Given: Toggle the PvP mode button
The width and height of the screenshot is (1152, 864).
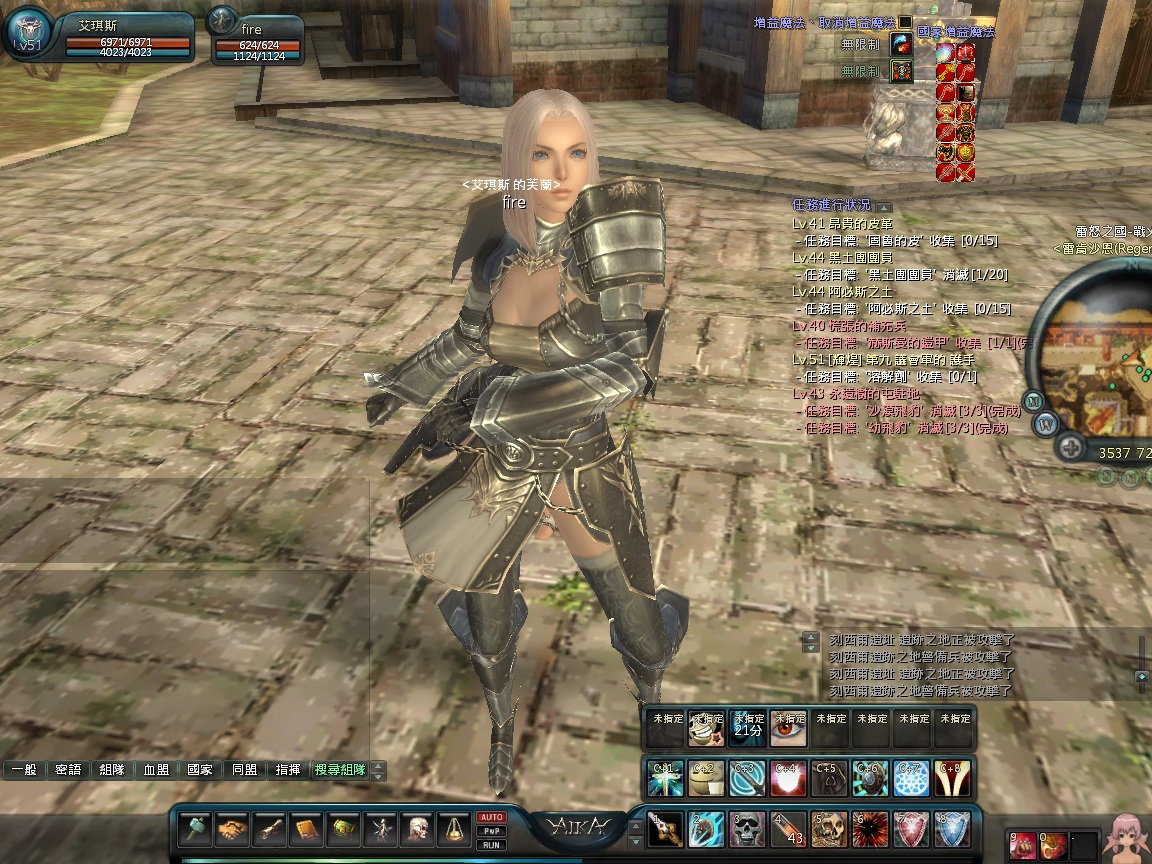Looking at the screenshot, I should pyautogui.click(x=491, y=831).
